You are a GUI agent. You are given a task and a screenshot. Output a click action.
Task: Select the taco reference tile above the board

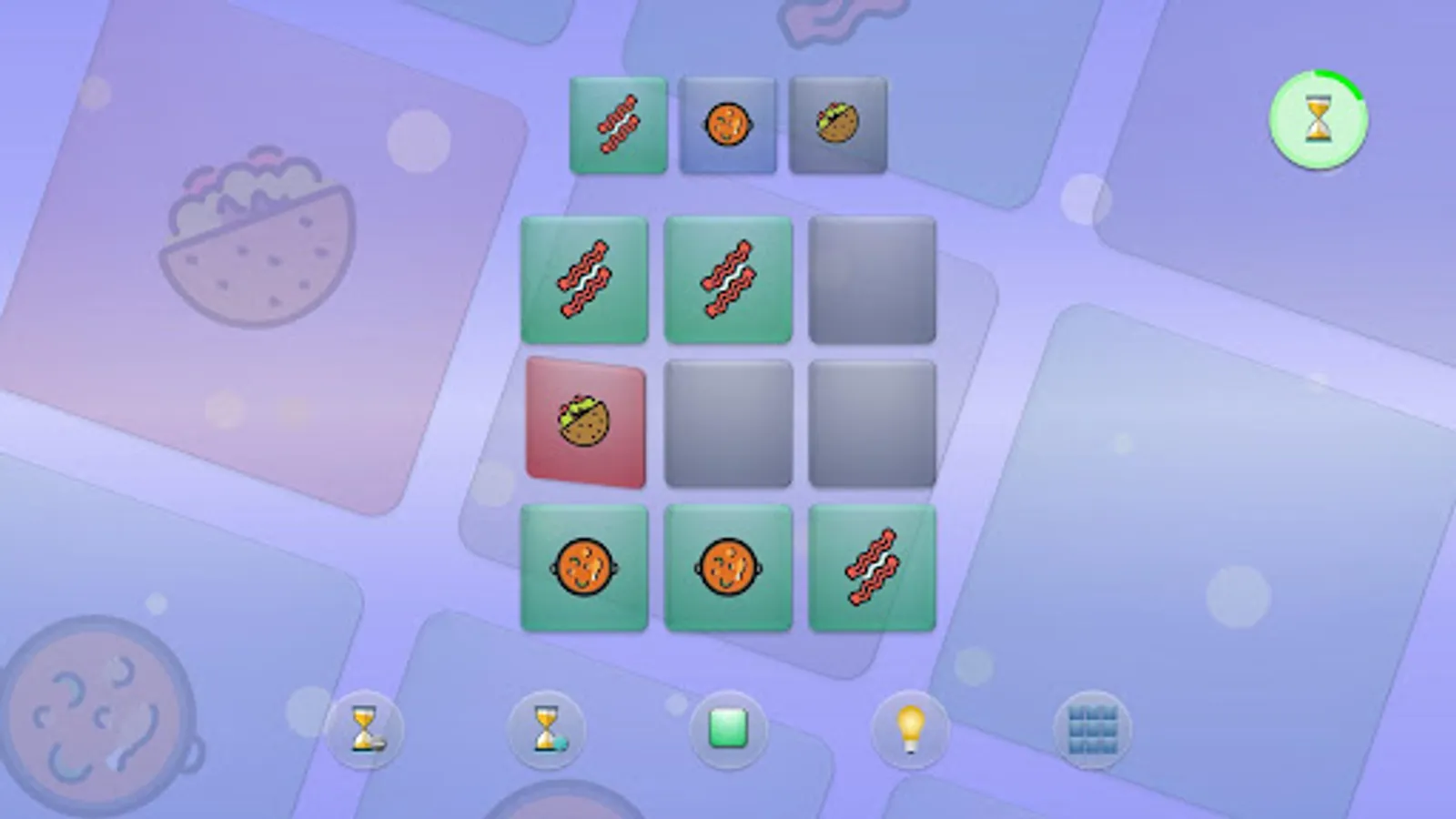point(837,123)
